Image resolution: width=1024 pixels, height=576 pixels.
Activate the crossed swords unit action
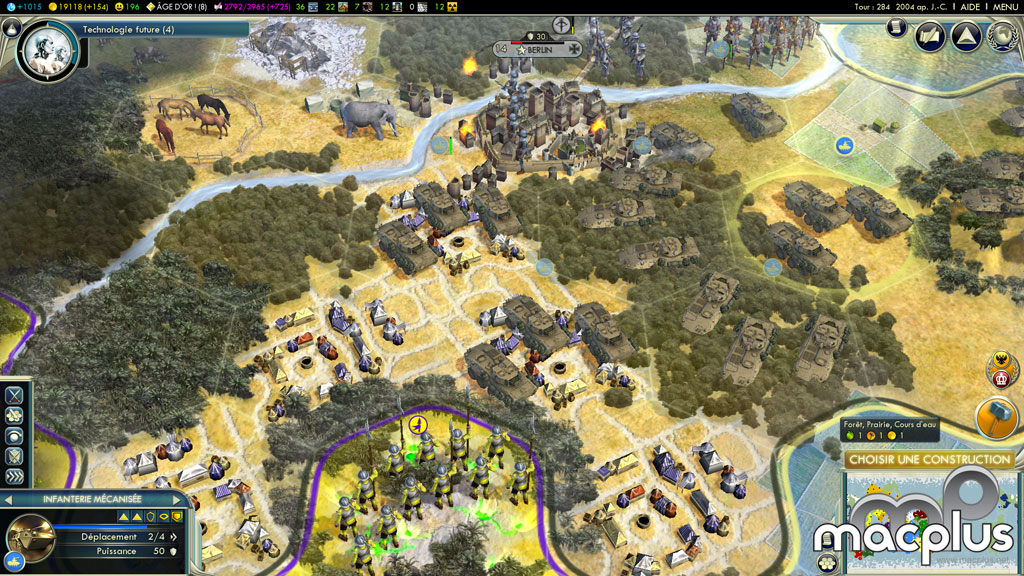[x=15, y=394]
